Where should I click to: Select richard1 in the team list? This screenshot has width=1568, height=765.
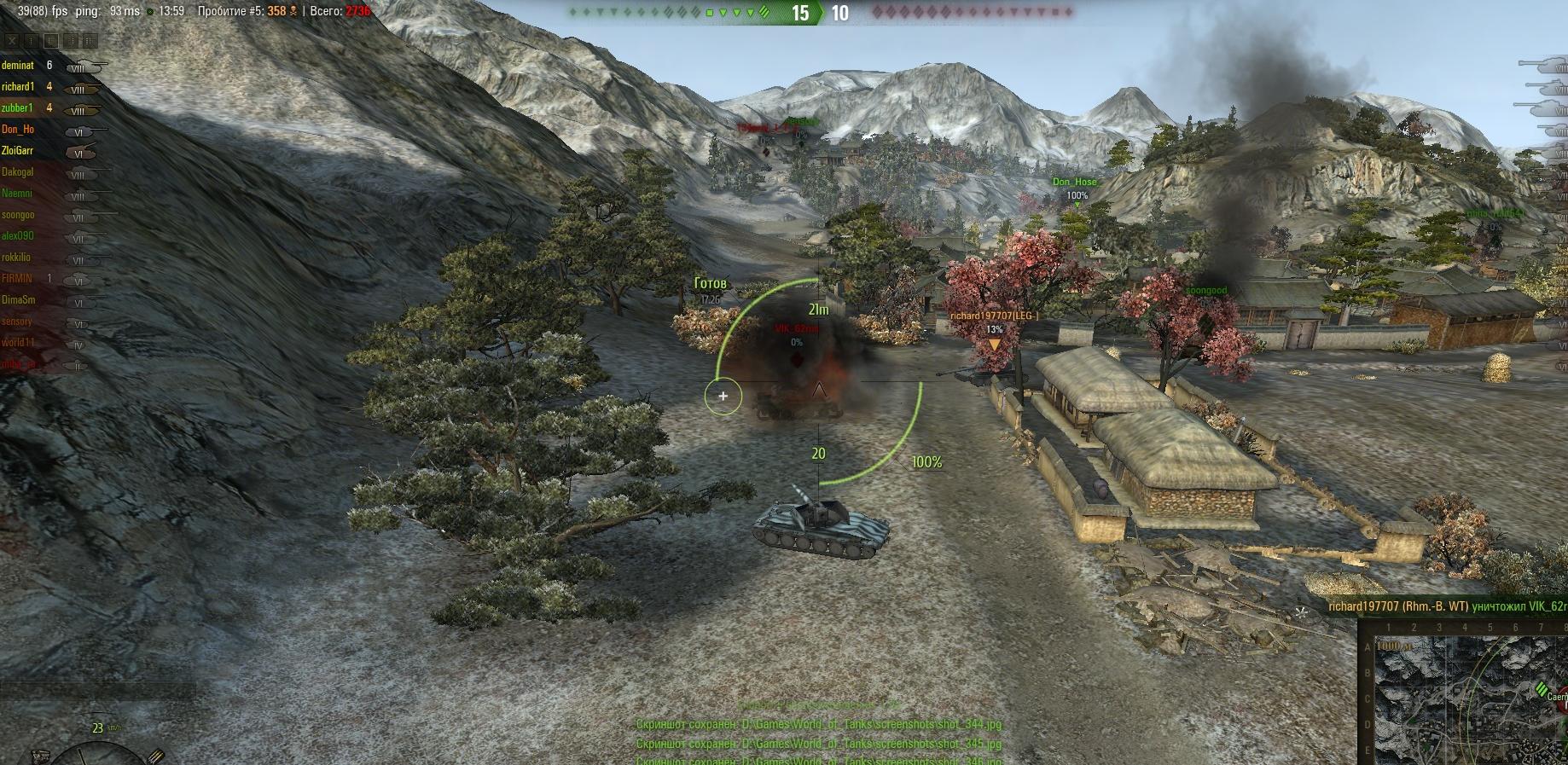point(18,87)
